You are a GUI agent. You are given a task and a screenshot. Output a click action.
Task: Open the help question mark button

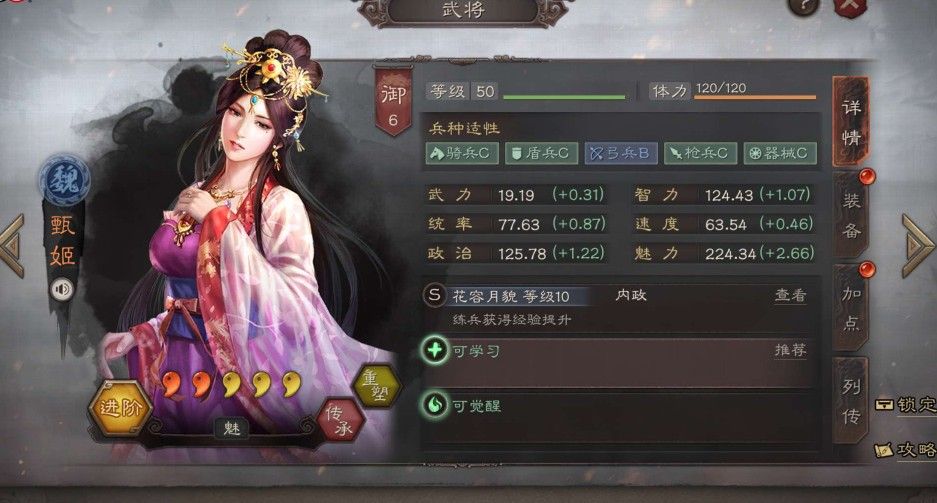(x=803, y=6)
